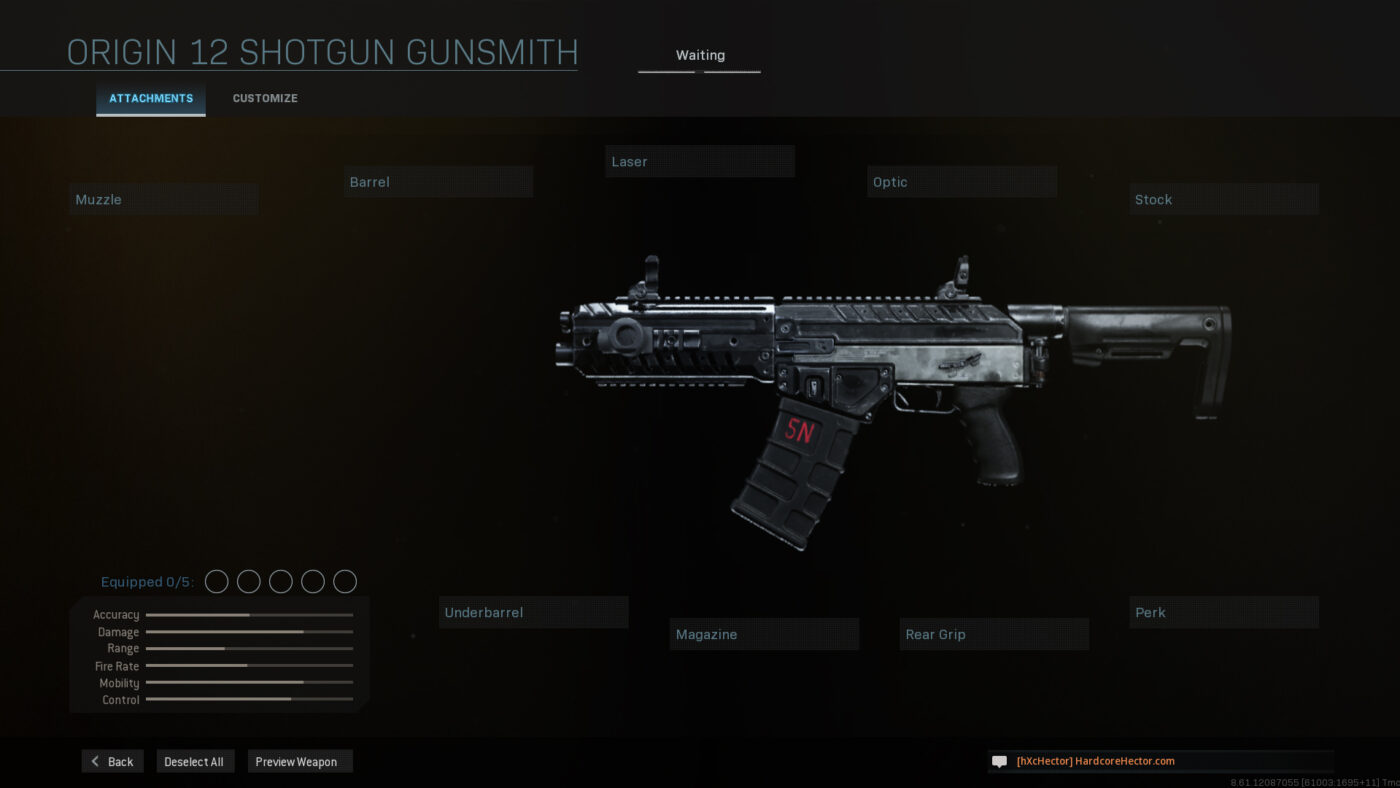Open the Muzzle attachment slot
The height and width of the screenshot is (788, 1400).
(x=163, y=198)
